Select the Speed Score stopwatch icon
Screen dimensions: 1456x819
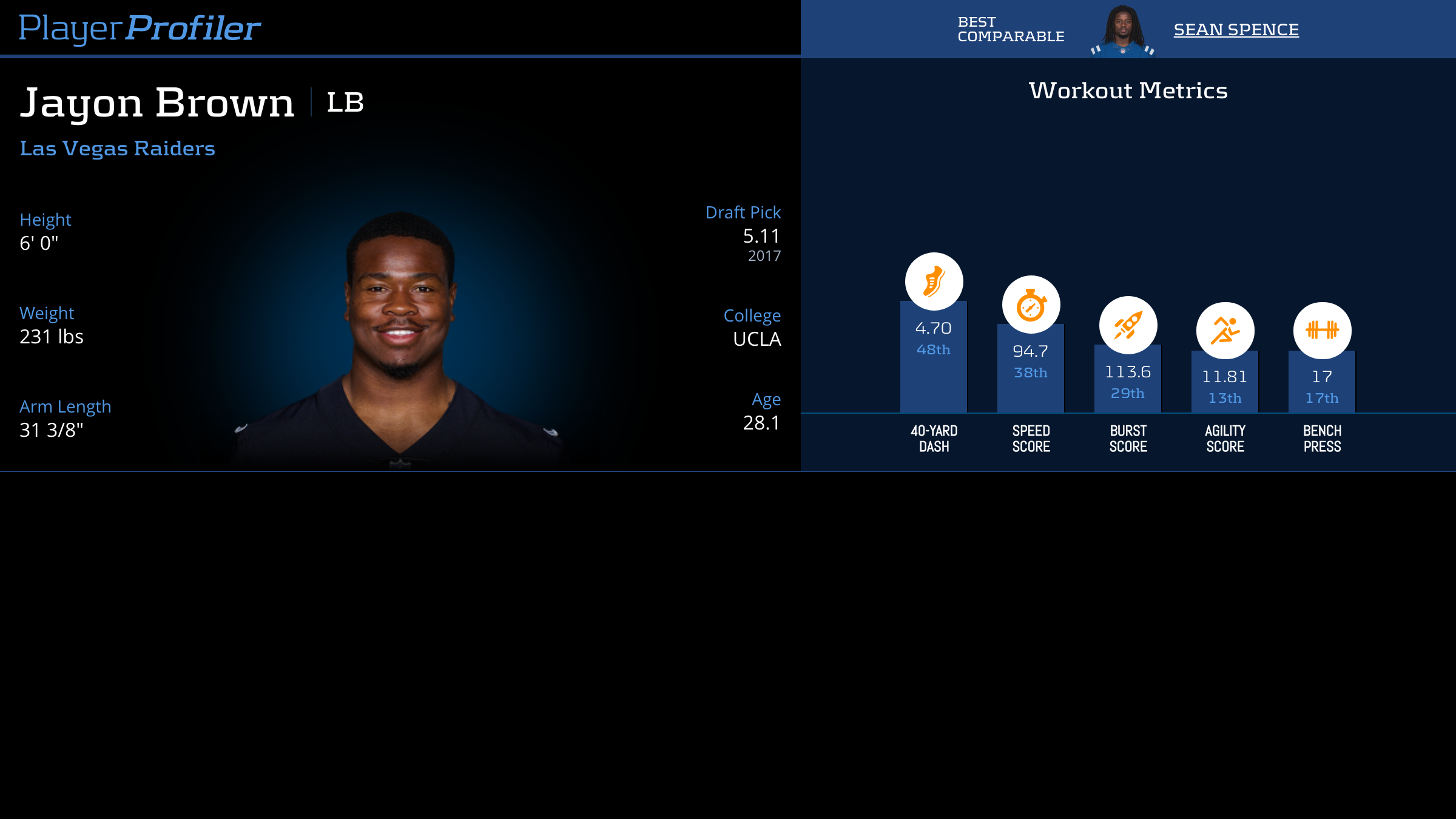pos(1031,305)
